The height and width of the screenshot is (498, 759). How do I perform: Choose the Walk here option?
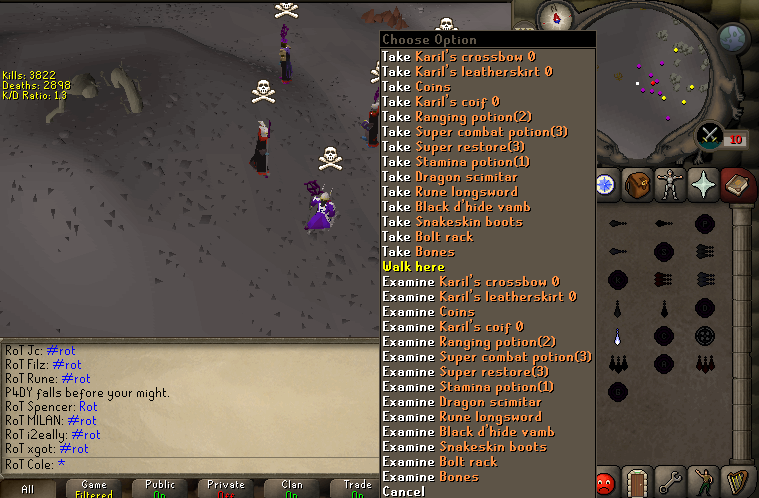click(x=413, y=267)
